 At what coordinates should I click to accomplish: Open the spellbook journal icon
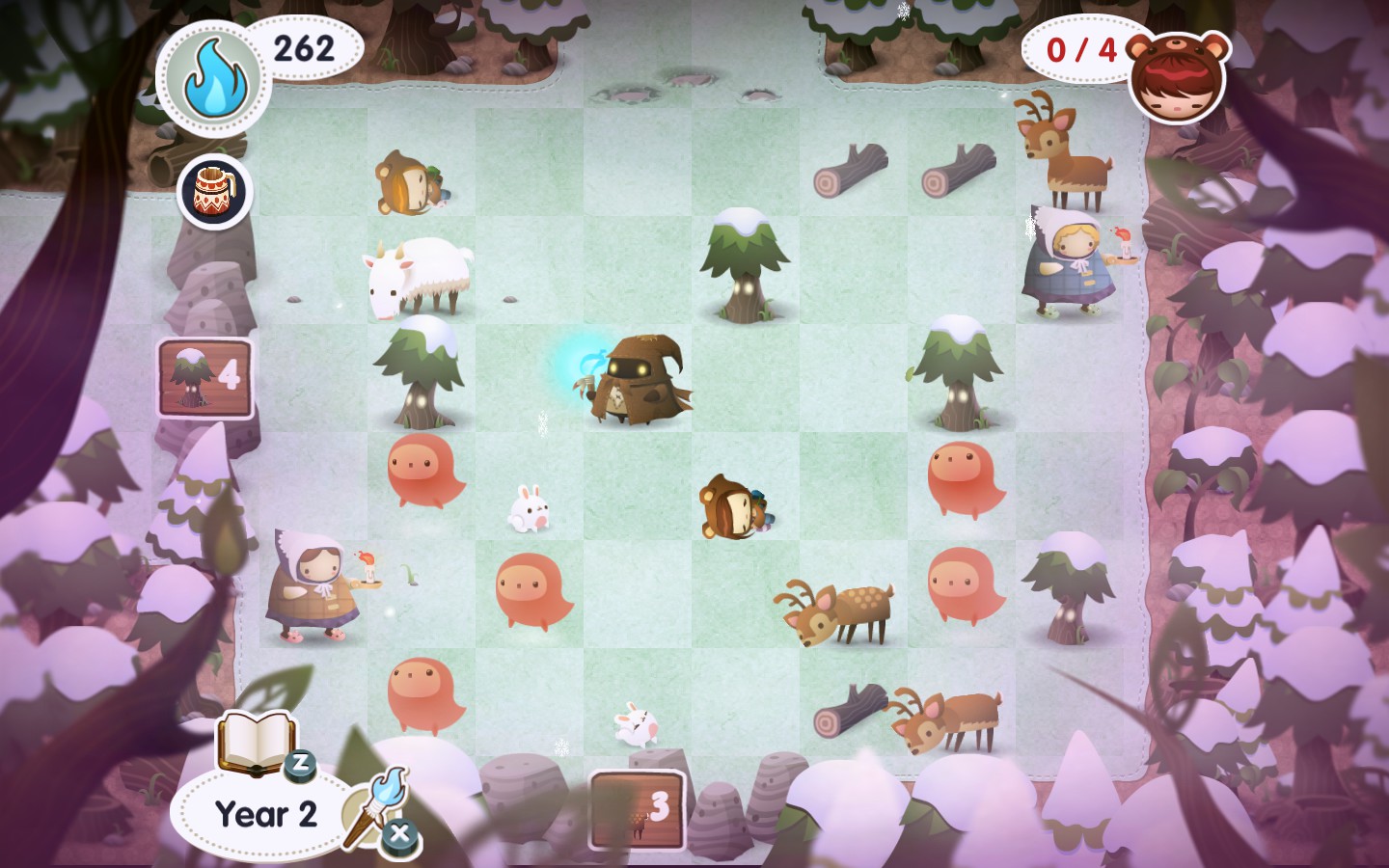click(x=256, y=741)
